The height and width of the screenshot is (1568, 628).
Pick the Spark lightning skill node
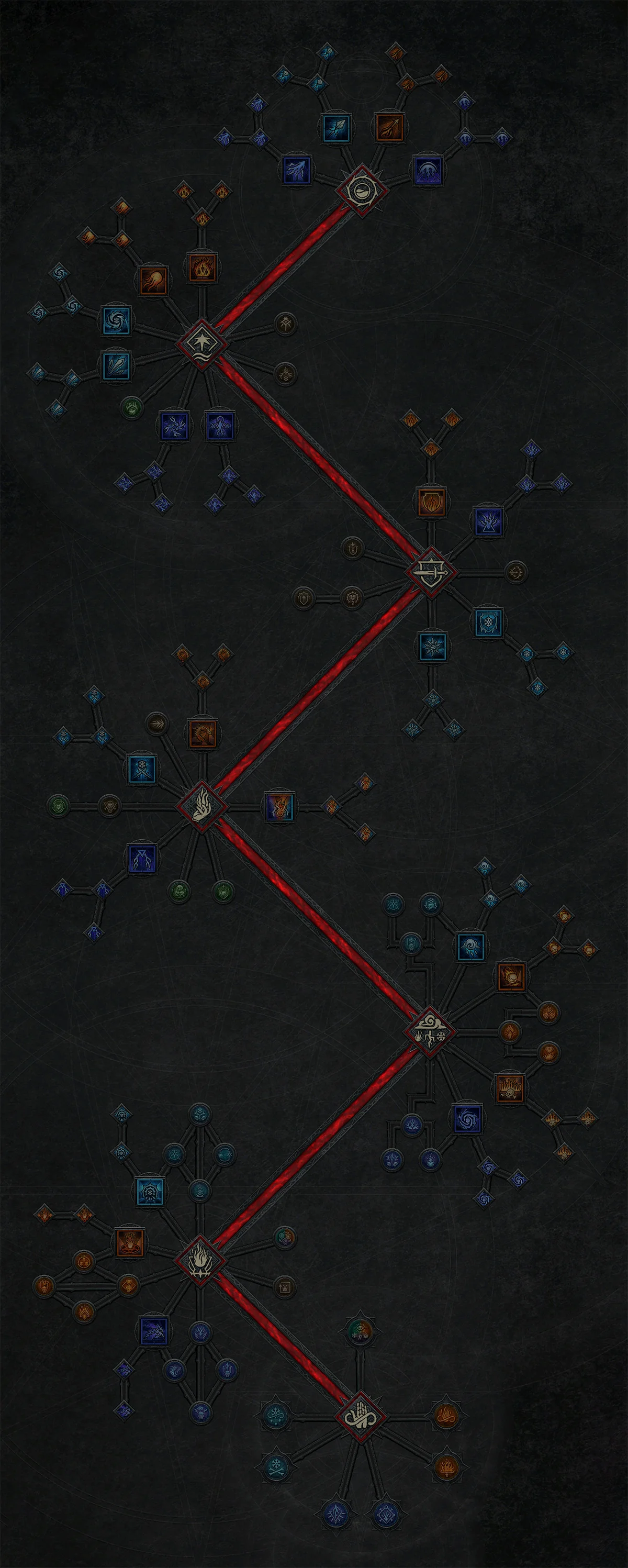click(x=297, y=170)
